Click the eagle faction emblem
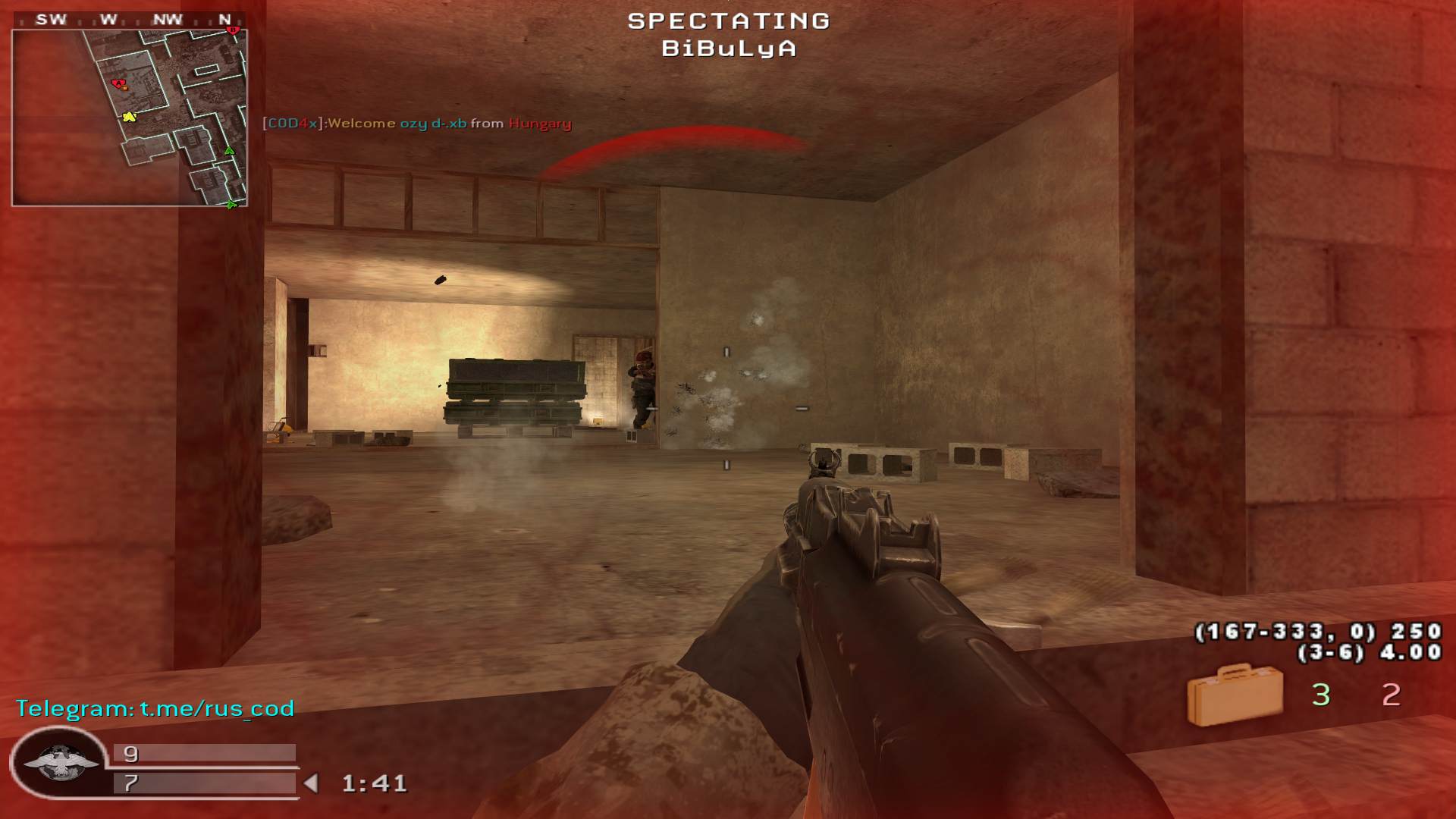 [x=59, y=762]
